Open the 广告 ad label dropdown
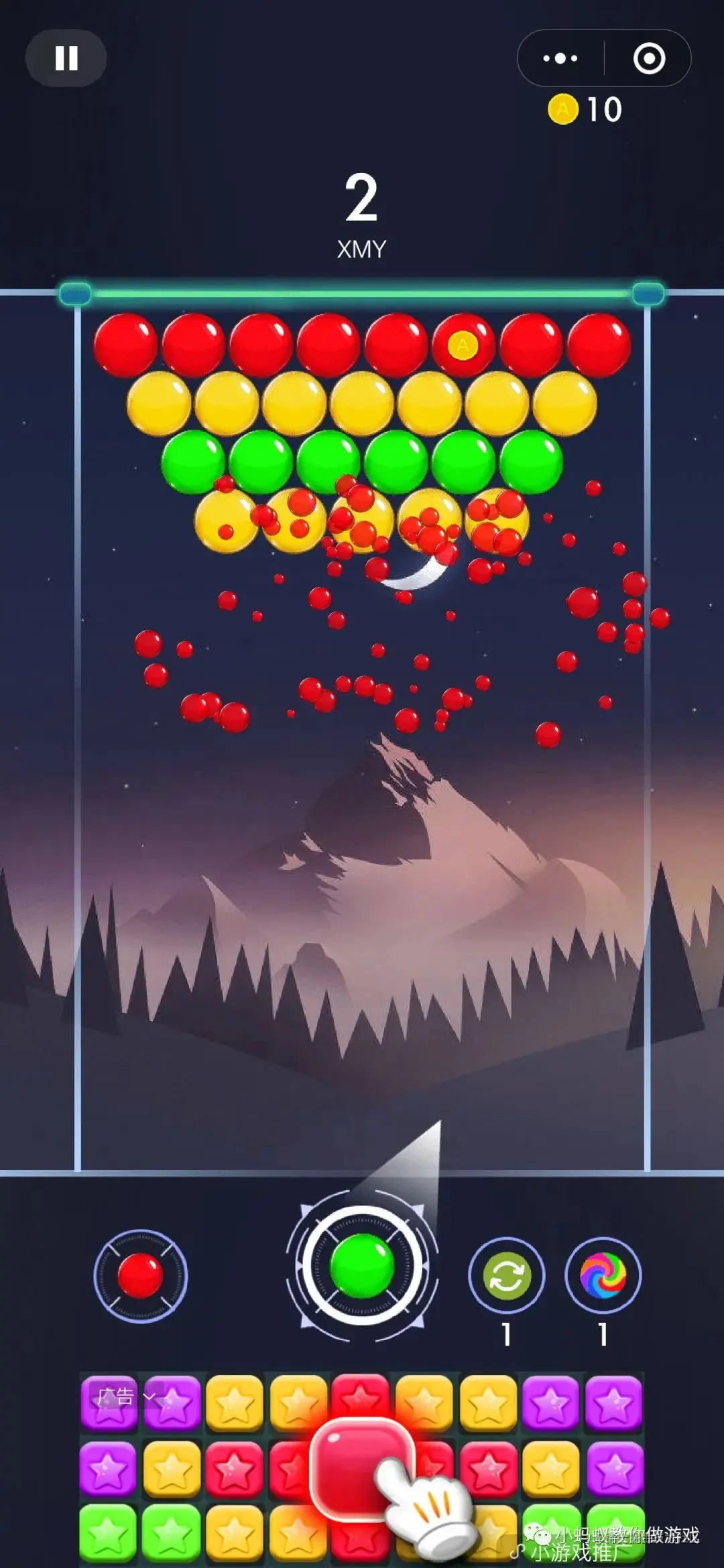Image resolution: width=724 pixels, height=1568 pixels. pyautogui.click(x=125, y=1396)
